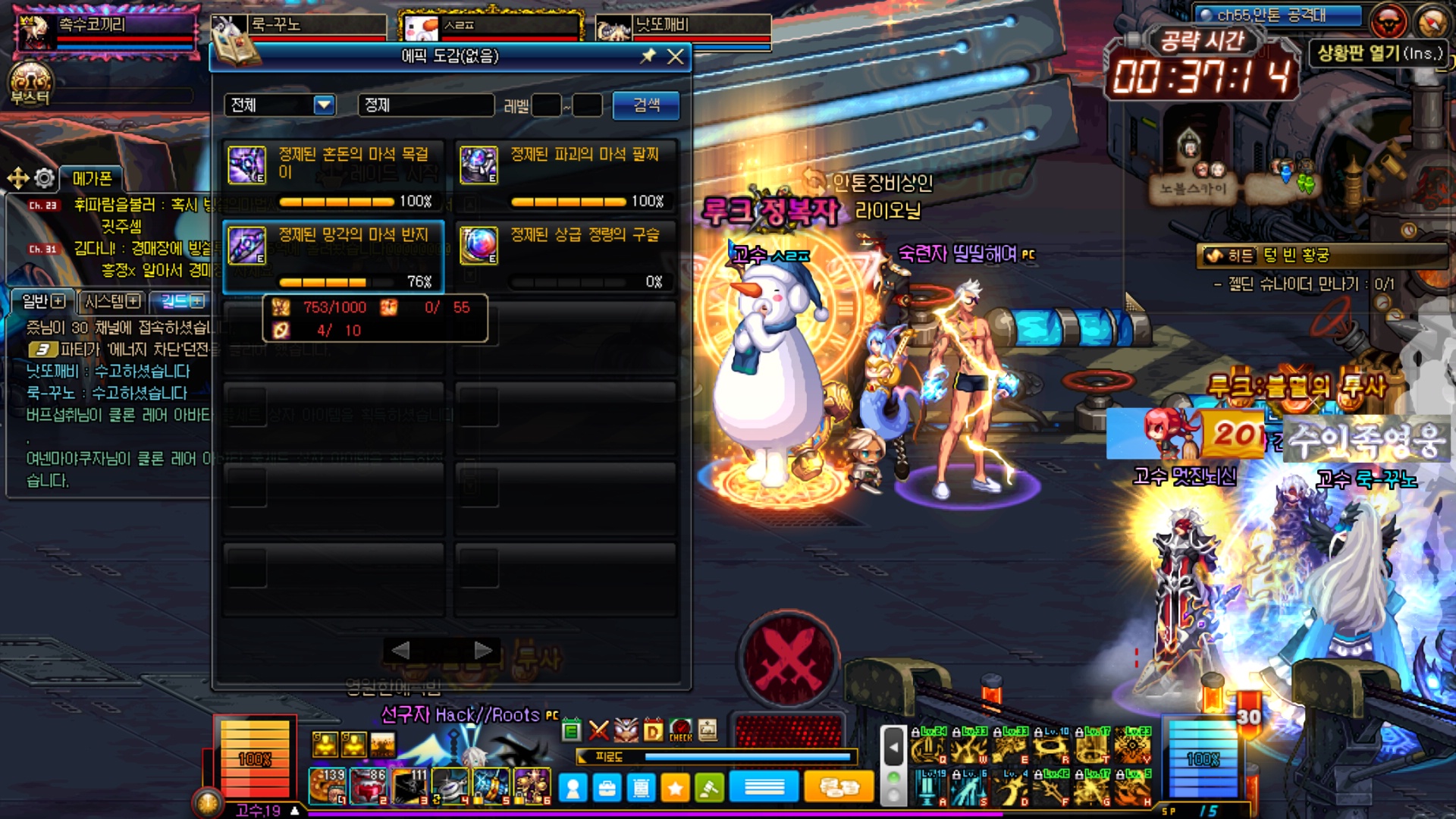The image size is (1456, 819).
Task: Go to the next codex page
Action: coord(483,650)
